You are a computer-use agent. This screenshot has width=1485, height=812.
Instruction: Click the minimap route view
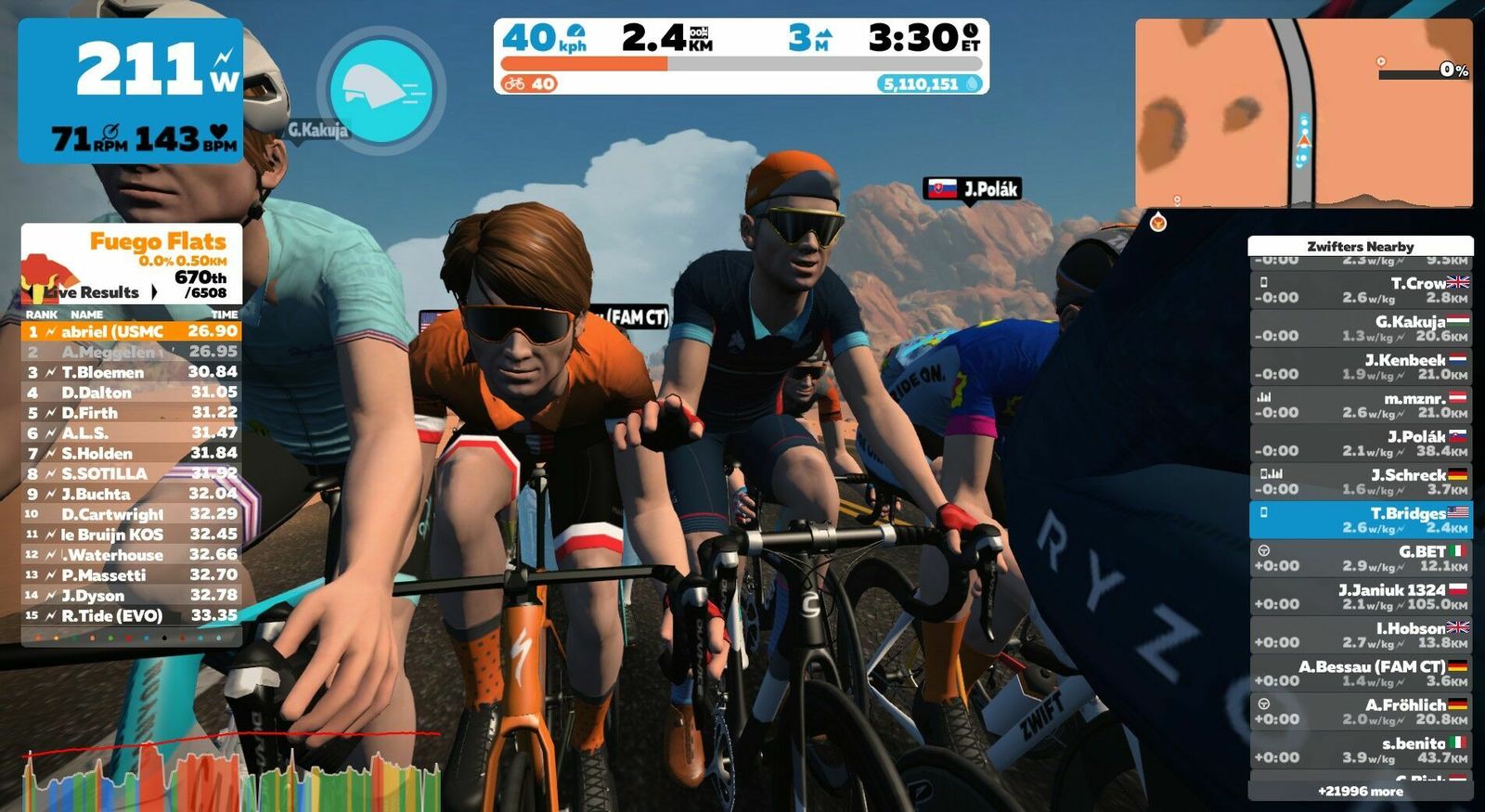point(1303,112)
